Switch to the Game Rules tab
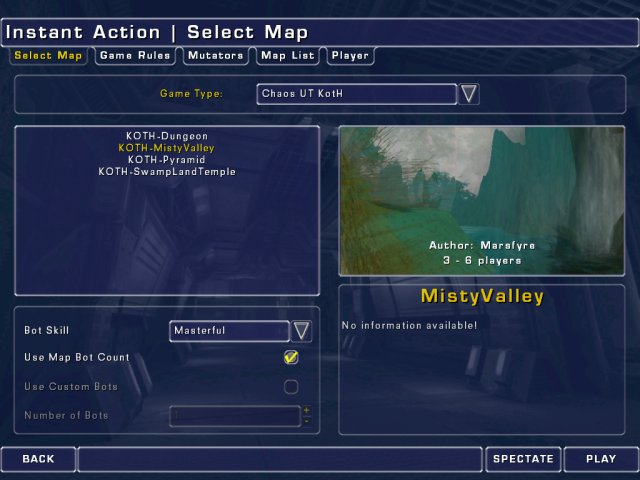Viewport: 640px width, 480px height. point(134,56)
